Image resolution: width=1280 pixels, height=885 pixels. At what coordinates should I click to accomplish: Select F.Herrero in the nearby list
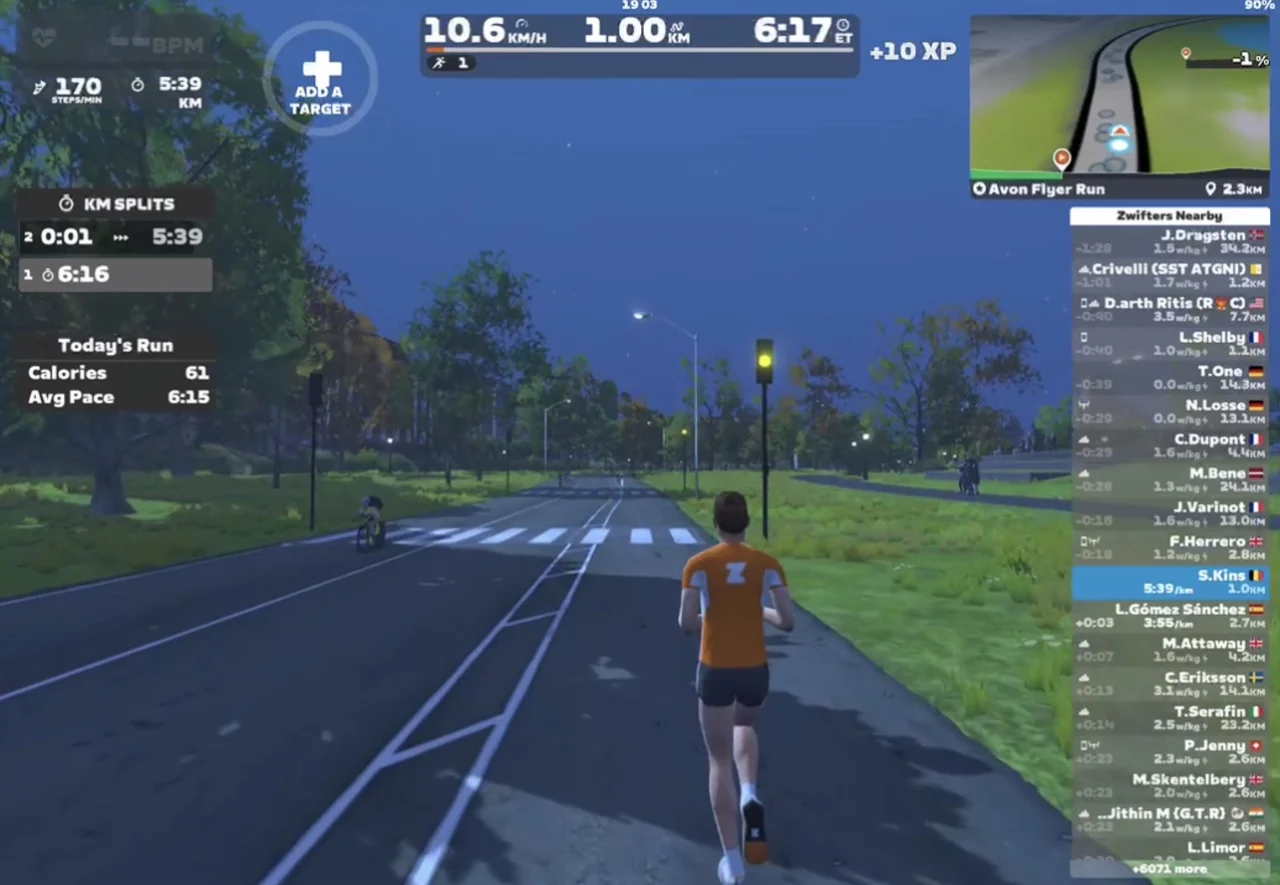click(x=1169, y=548)
